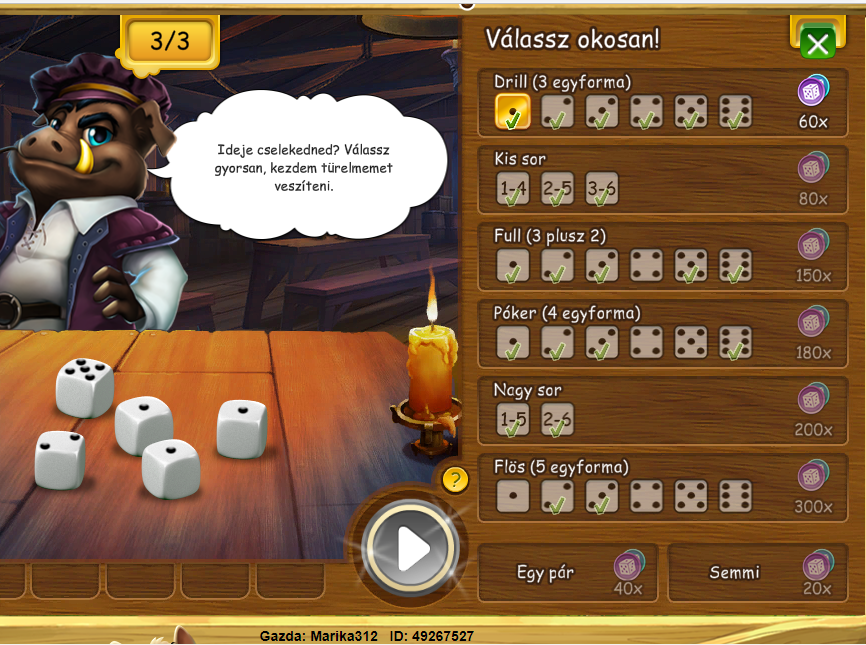Select the four-dot die in the Flös row

[x=647, y=496]
